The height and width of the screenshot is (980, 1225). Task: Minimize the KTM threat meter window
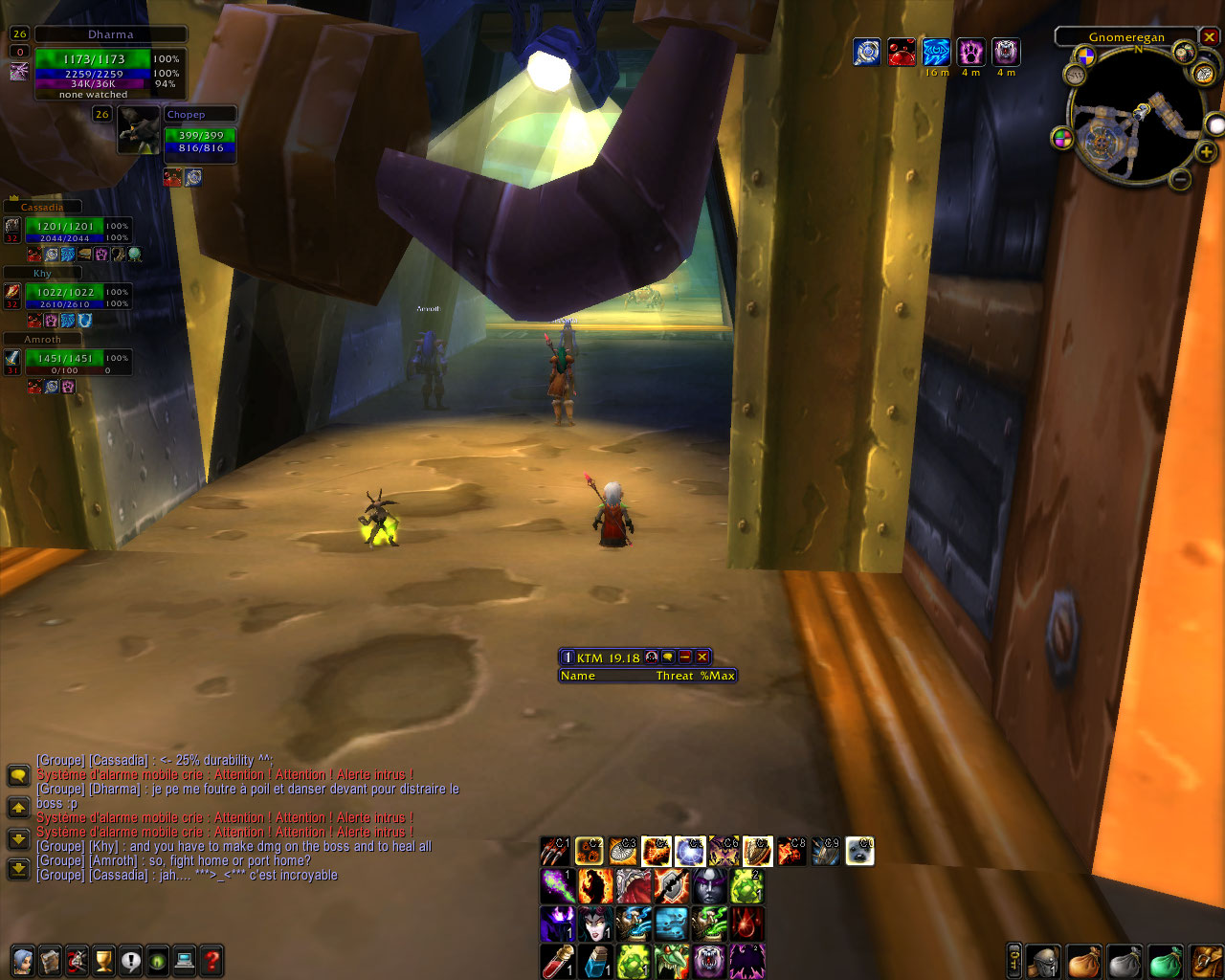(685, 657)
